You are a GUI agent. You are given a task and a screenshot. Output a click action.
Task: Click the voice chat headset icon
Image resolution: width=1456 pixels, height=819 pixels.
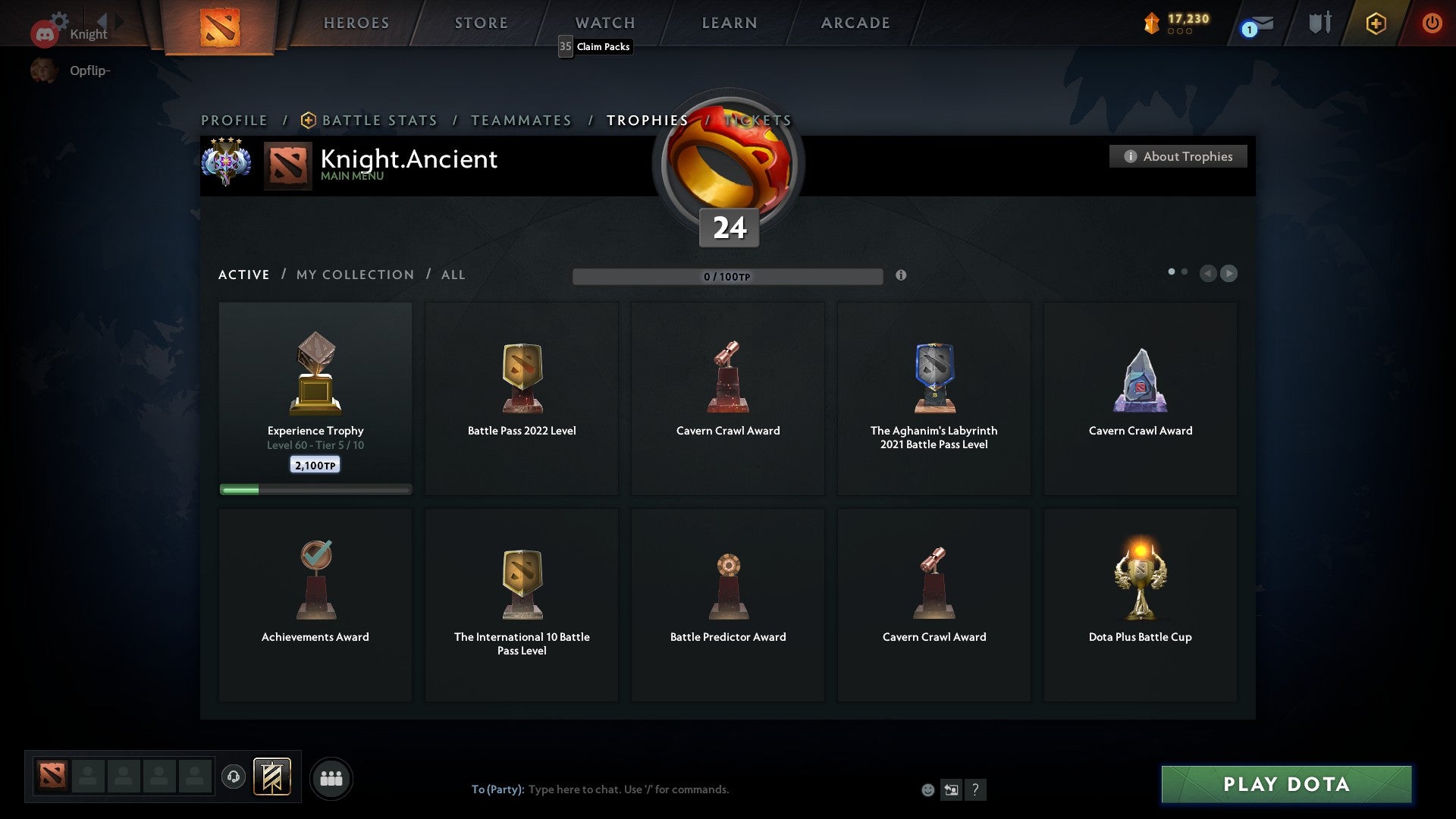click(233, 777)
